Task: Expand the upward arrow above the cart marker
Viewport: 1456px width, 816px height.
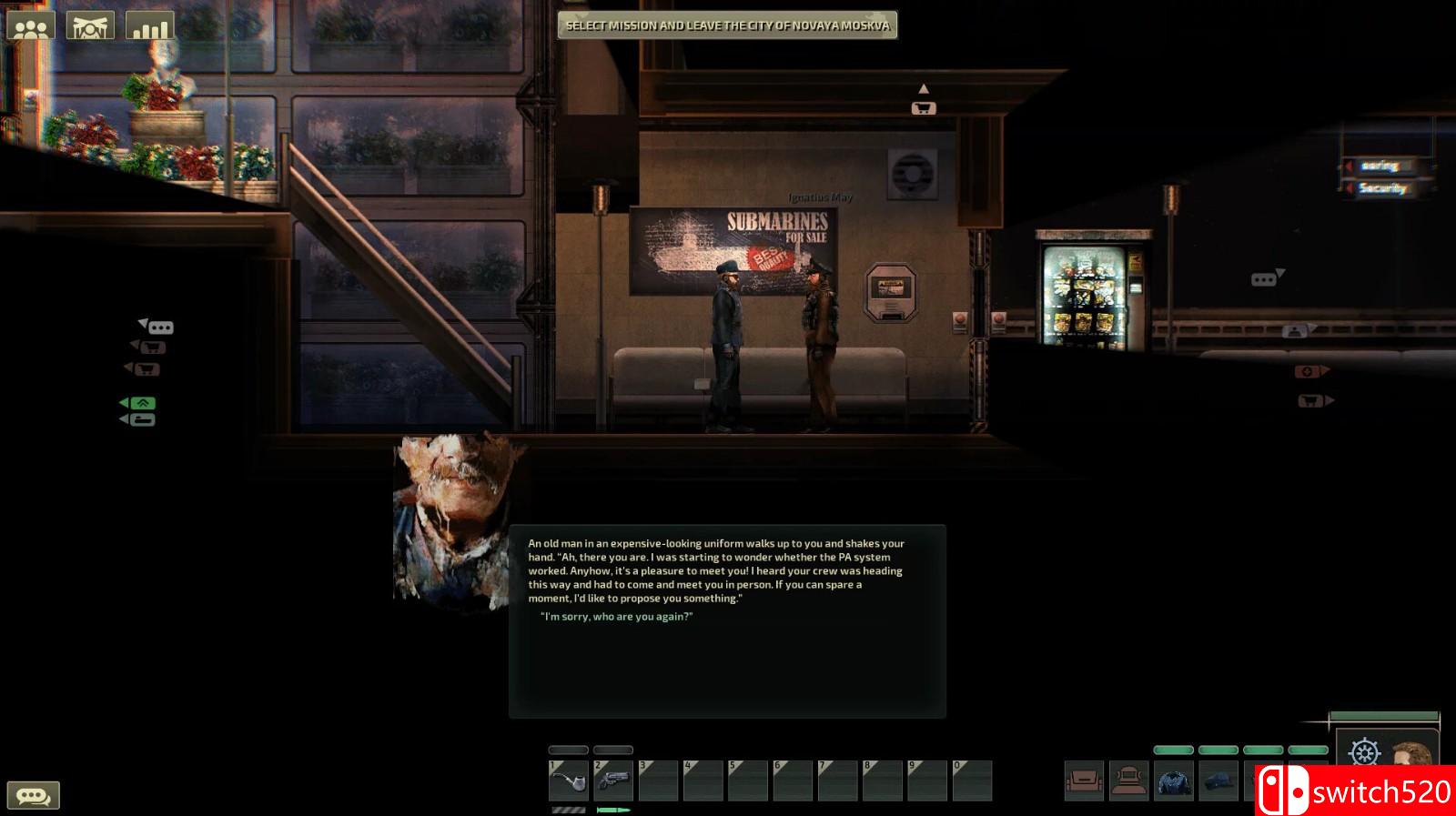Action: tap(925, 88)
